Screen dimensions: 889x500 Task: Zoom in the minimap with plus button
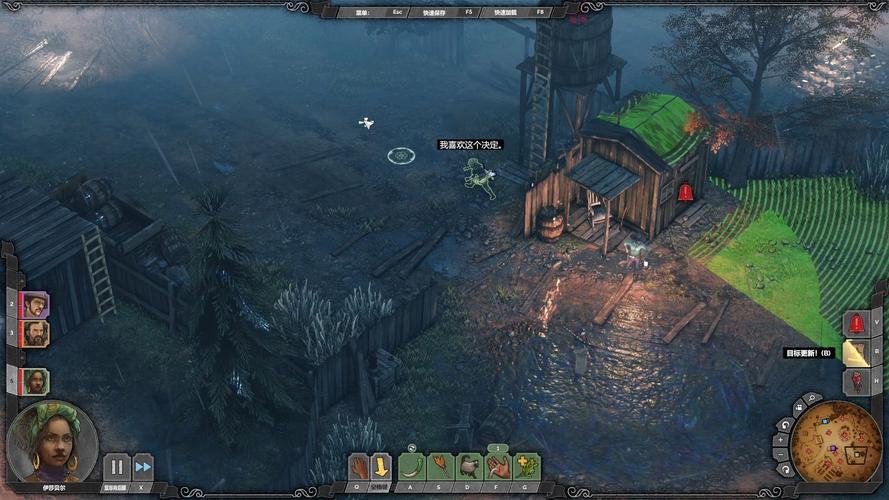[782, 438]
